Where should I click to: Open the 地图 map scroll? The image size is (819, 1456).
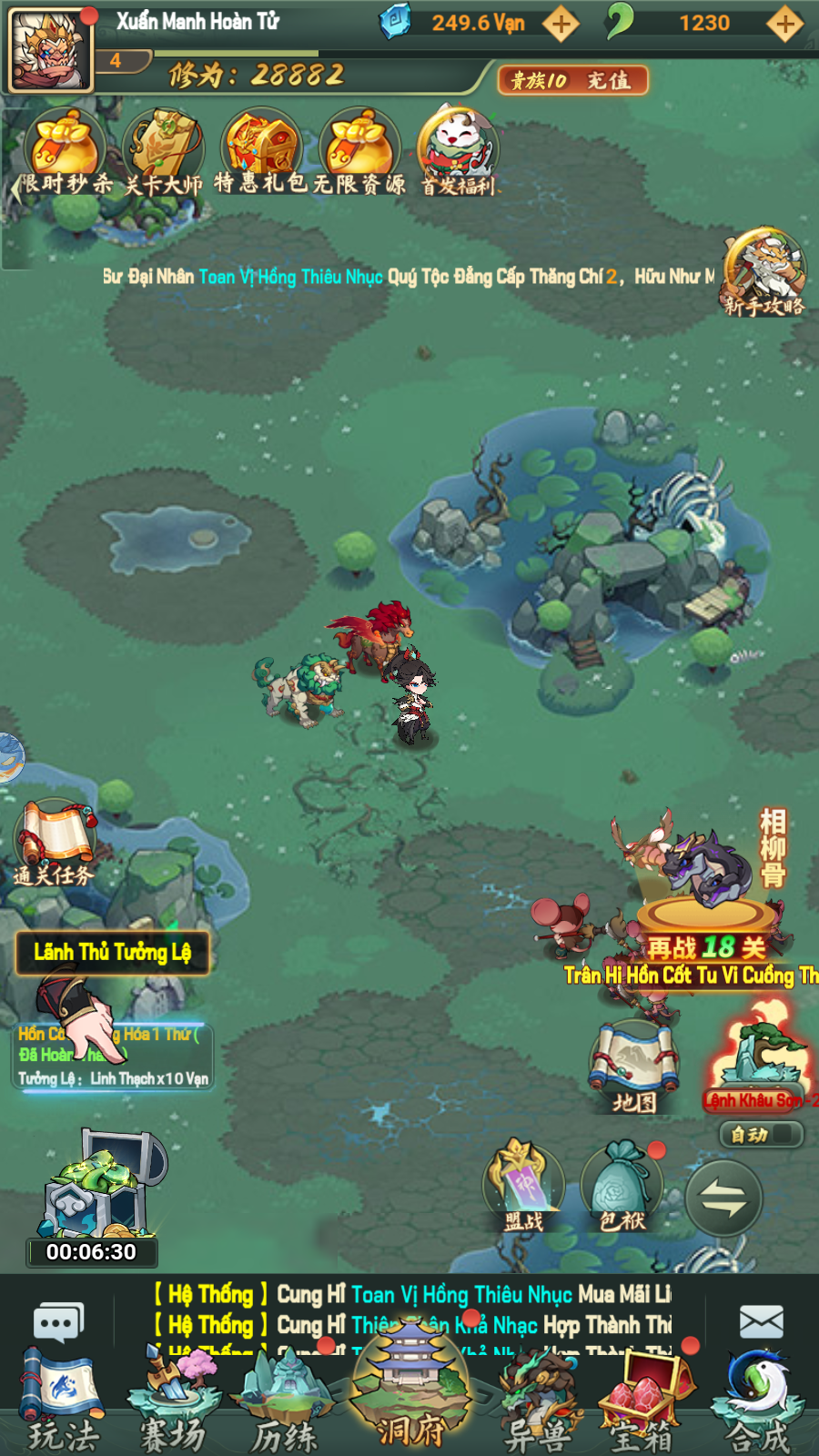[634, 1067]
